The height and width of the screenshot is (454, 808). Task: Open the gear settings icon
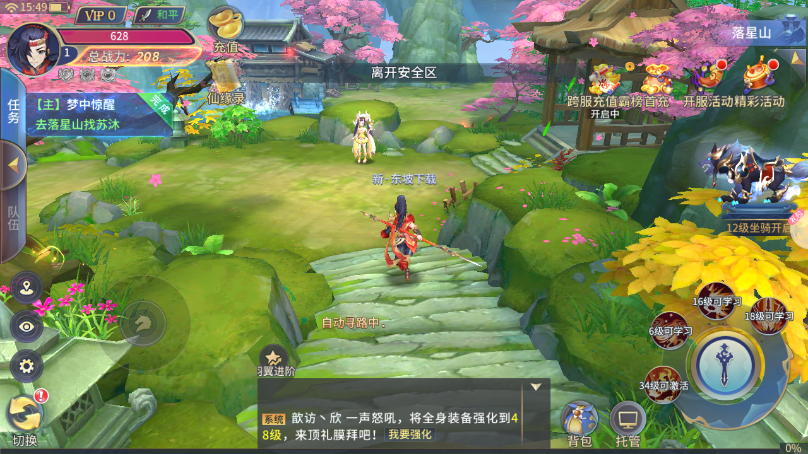click(x=26, y=365)
